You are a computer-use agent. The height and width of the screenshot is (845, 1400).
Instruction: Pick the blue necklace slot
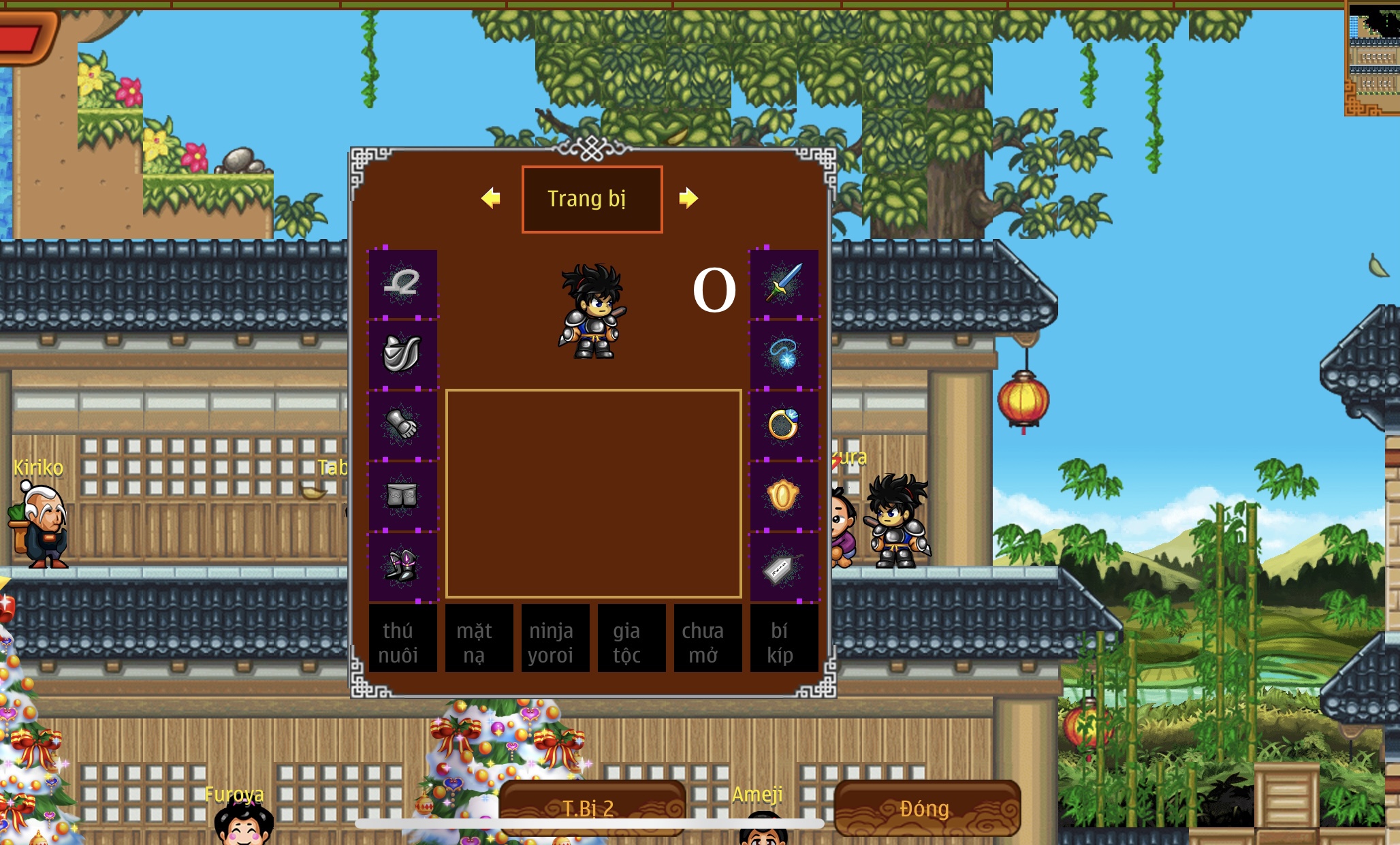coord(784,354)
